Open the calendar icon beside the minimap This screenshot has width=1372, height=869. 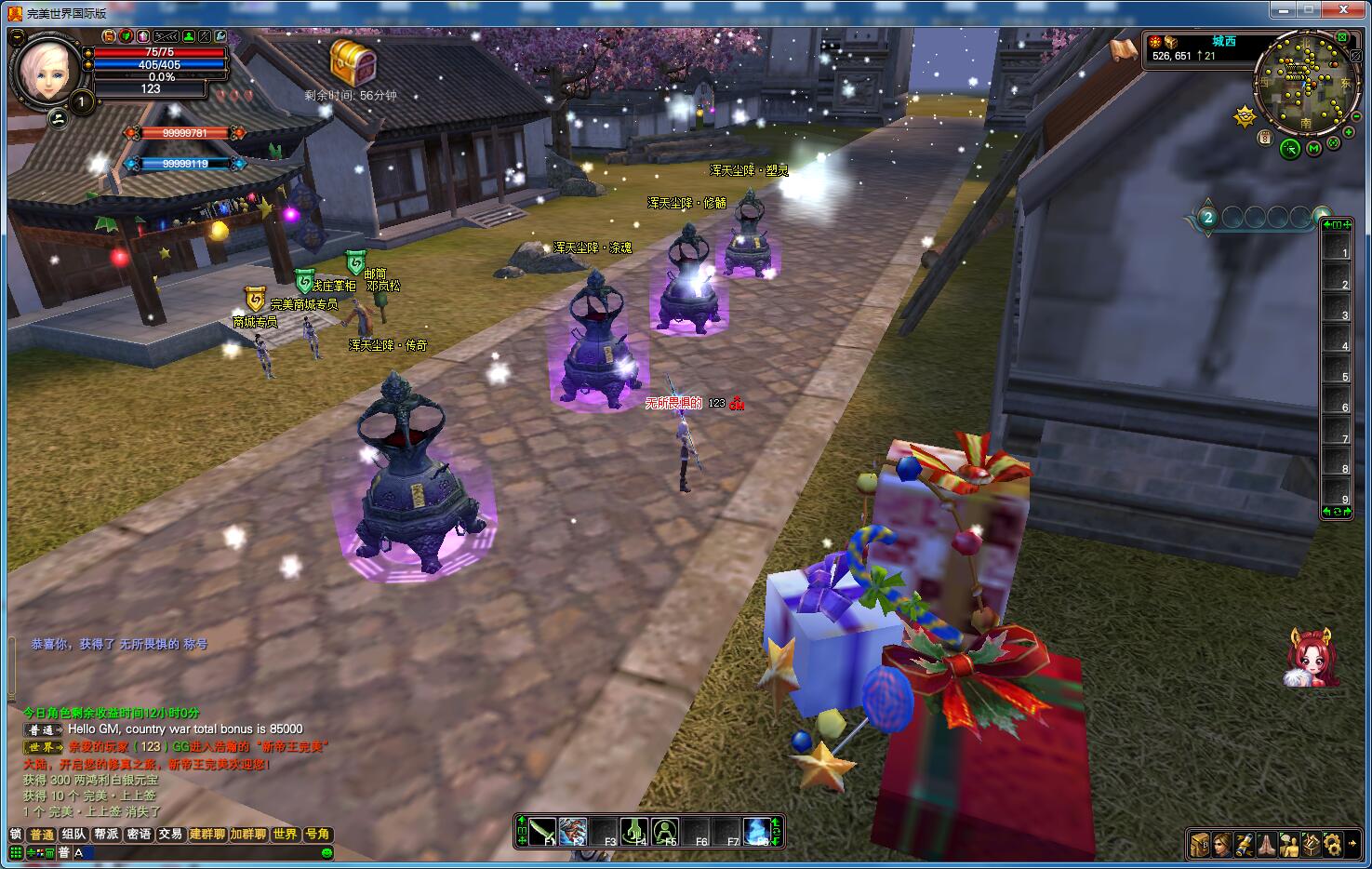pos(1265,138)
